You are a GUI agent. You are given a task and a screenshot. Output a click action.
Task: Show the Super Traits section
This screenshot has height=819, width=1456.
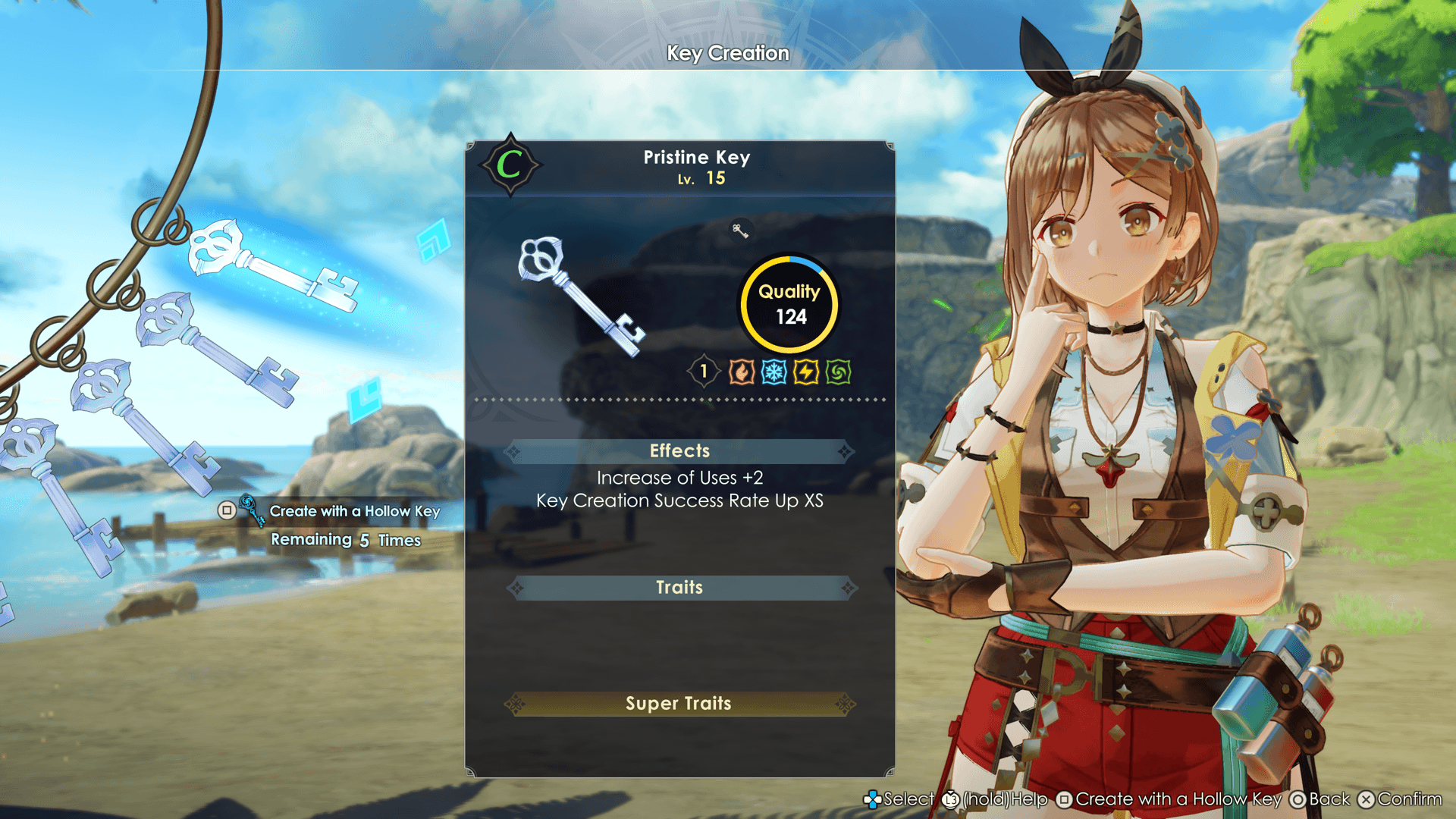[679, 704]
